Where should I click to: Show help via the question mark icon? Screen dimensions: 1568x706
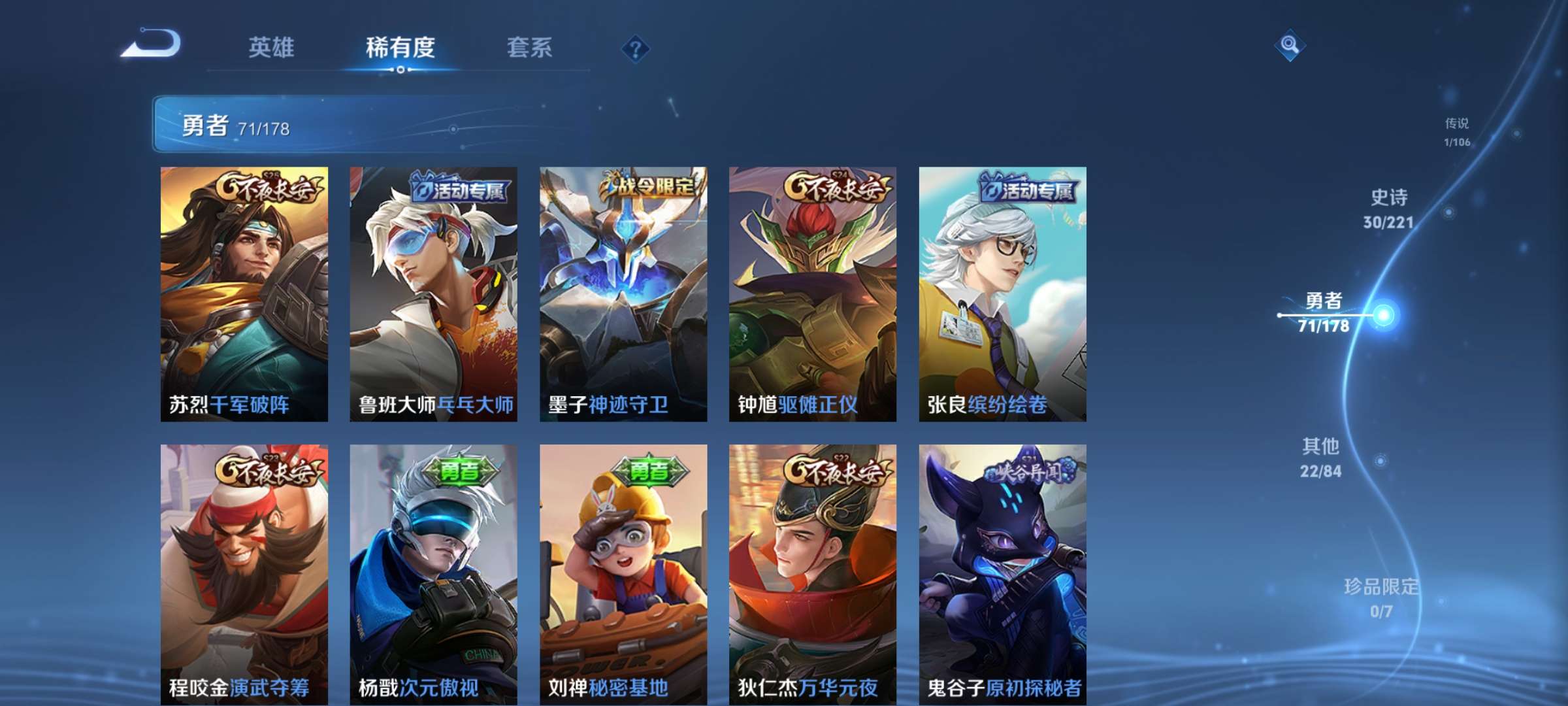point(635,48)
